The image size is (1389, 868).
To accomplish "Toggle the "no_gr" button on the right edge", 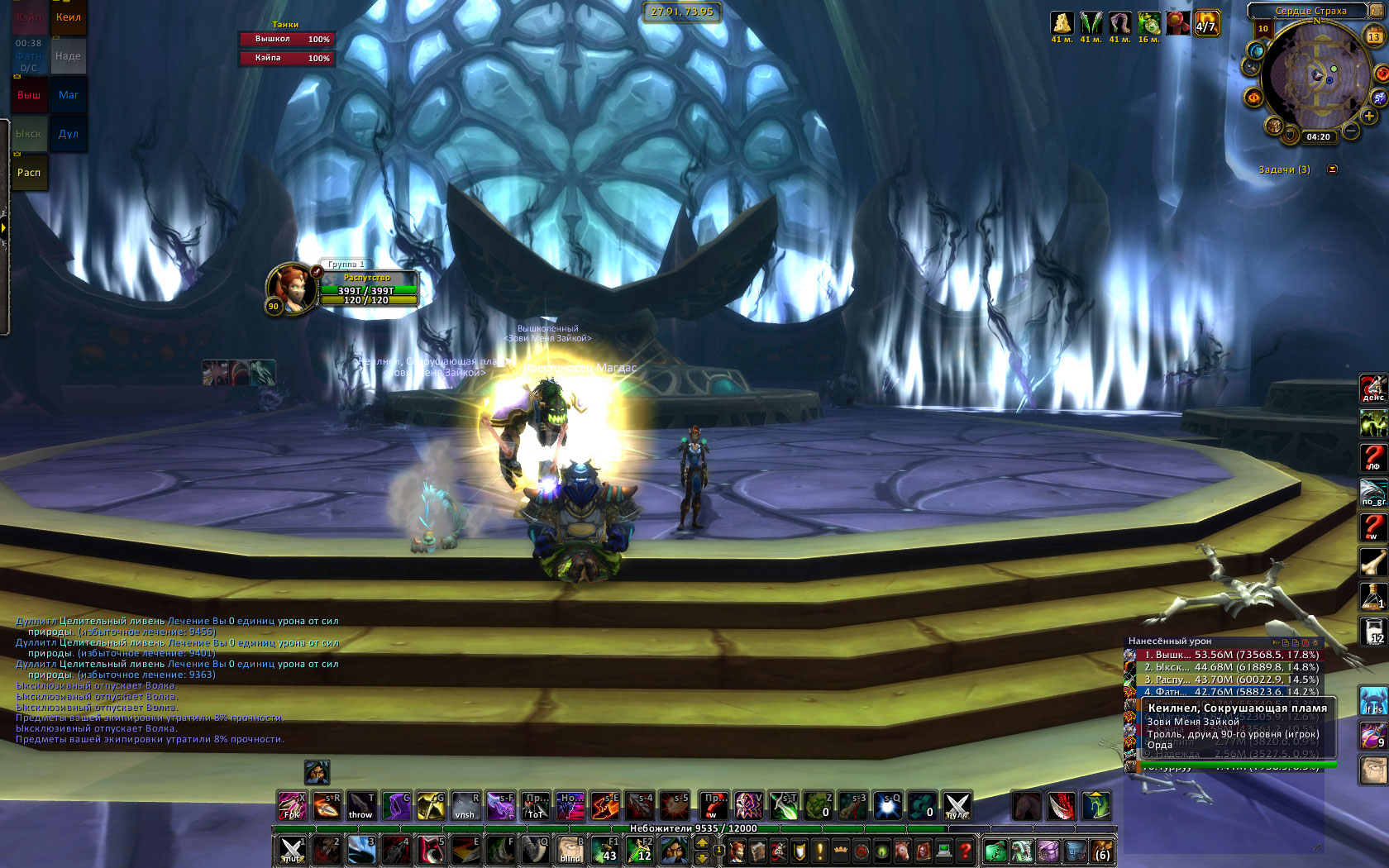I will click(1372, 488).
